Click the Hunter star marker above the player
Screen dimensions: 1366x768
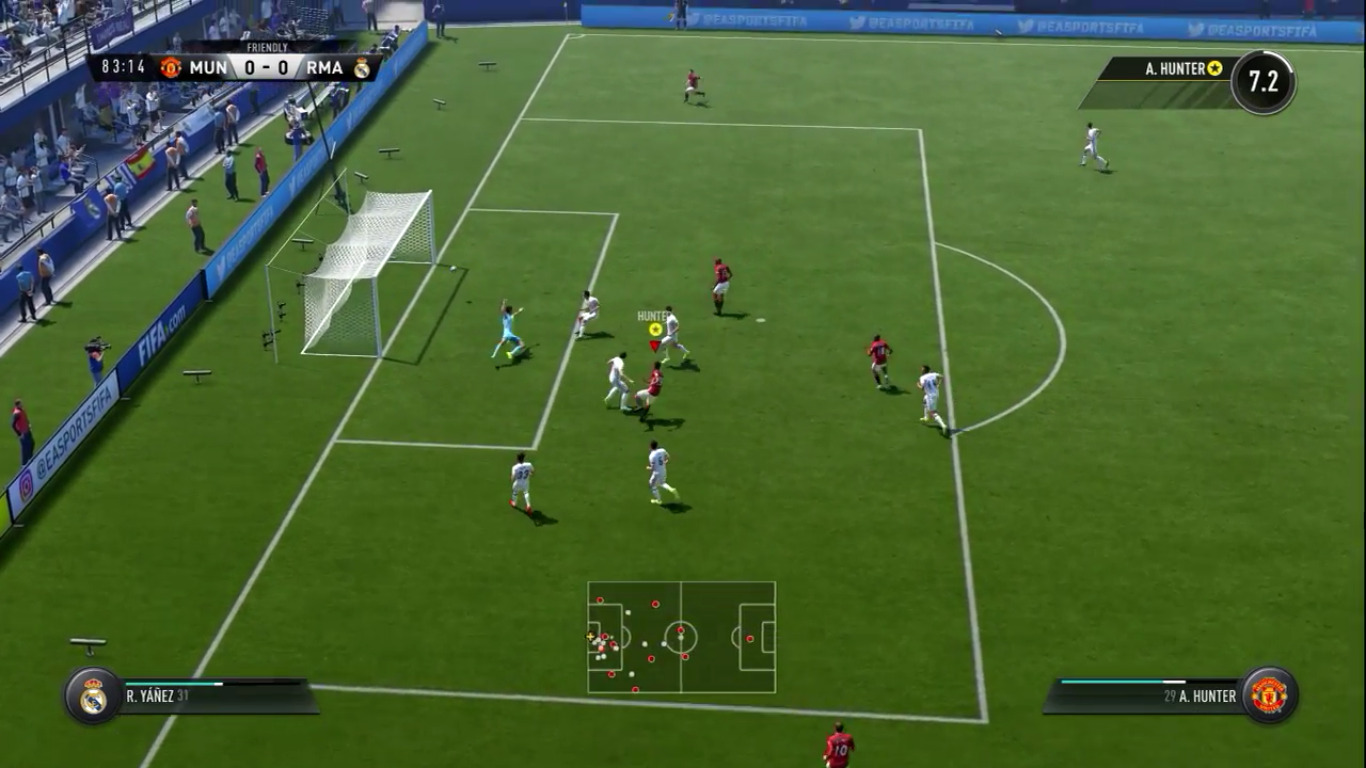[655, 329]
